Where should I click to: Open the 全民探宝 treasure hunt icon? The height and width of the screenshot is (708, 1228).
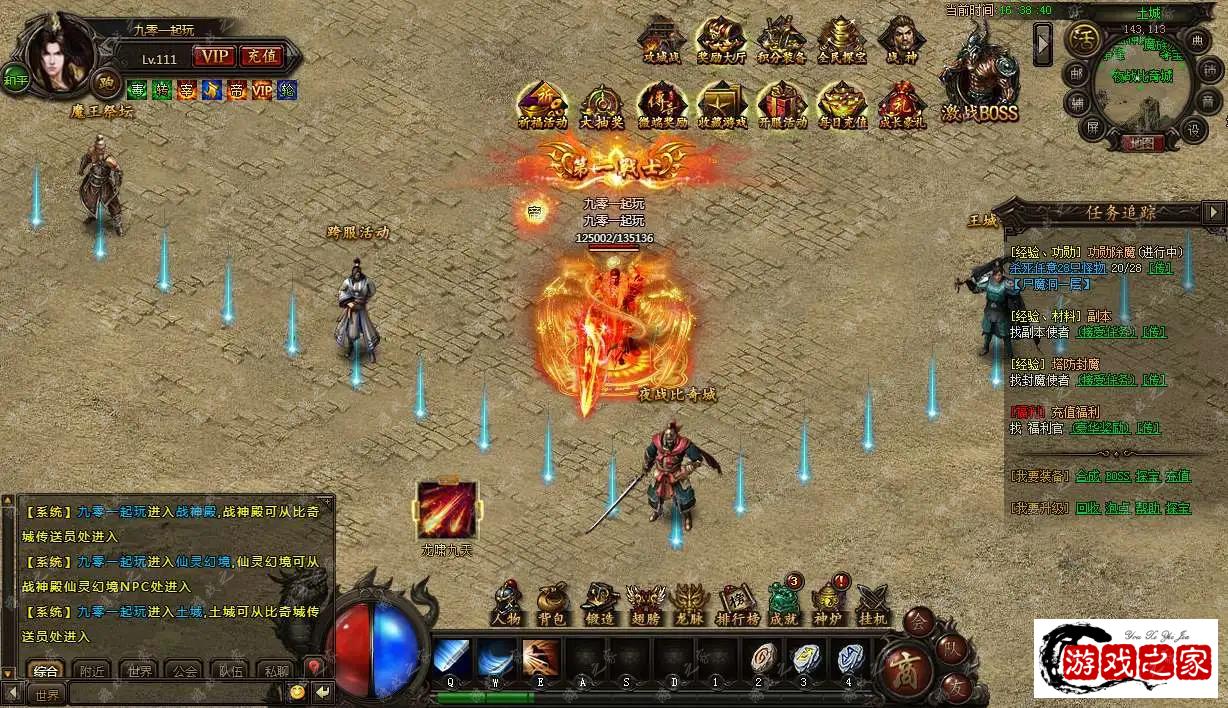842,38
